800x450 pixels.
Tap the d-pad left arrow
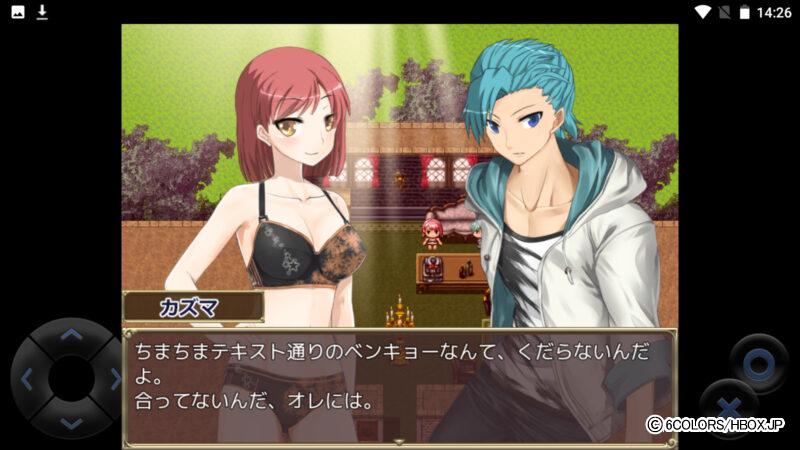coord(27,379)
